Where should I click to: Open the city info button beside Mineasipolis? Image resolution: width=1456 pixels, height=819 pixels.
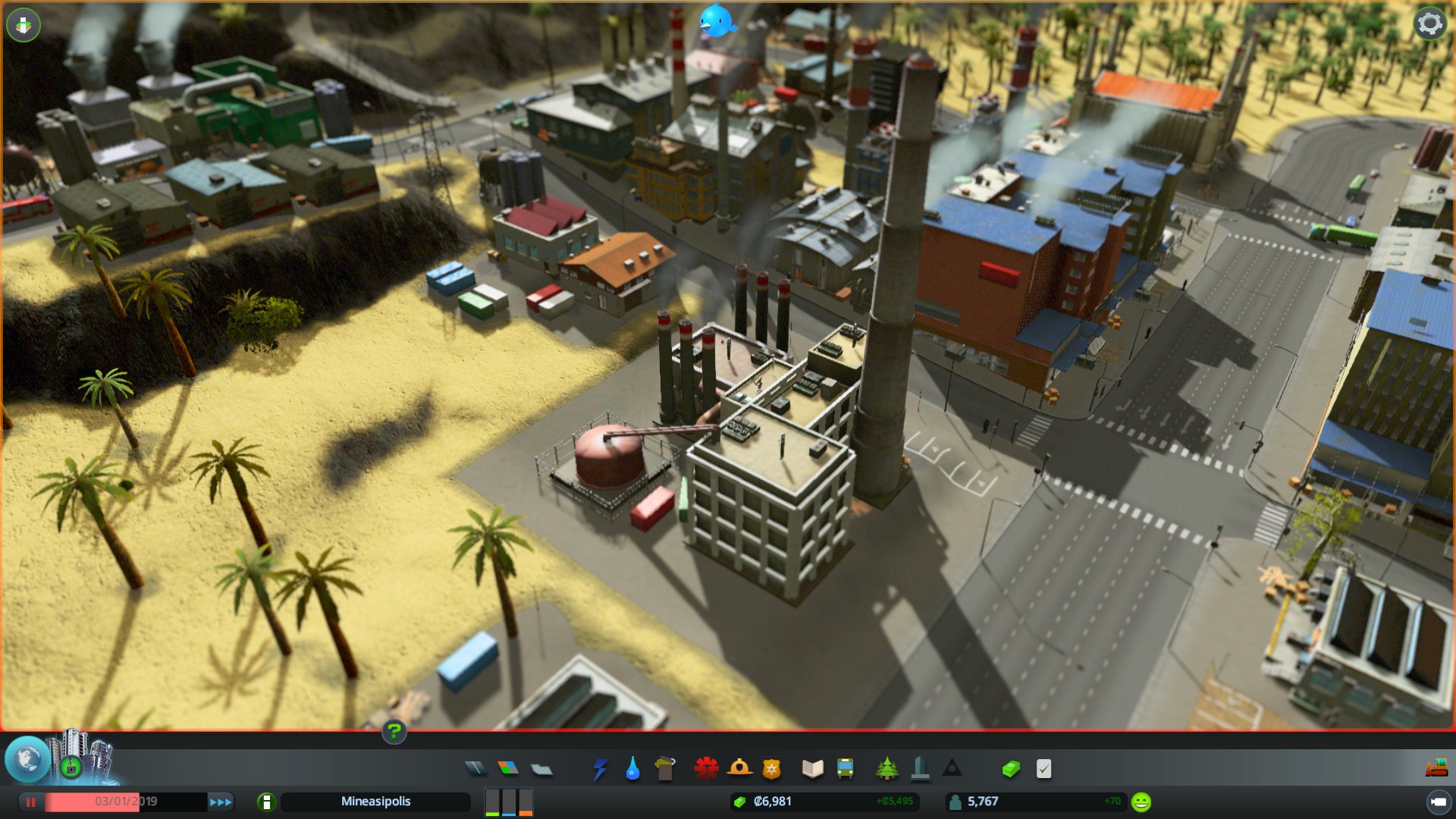[x=266, y=802]
